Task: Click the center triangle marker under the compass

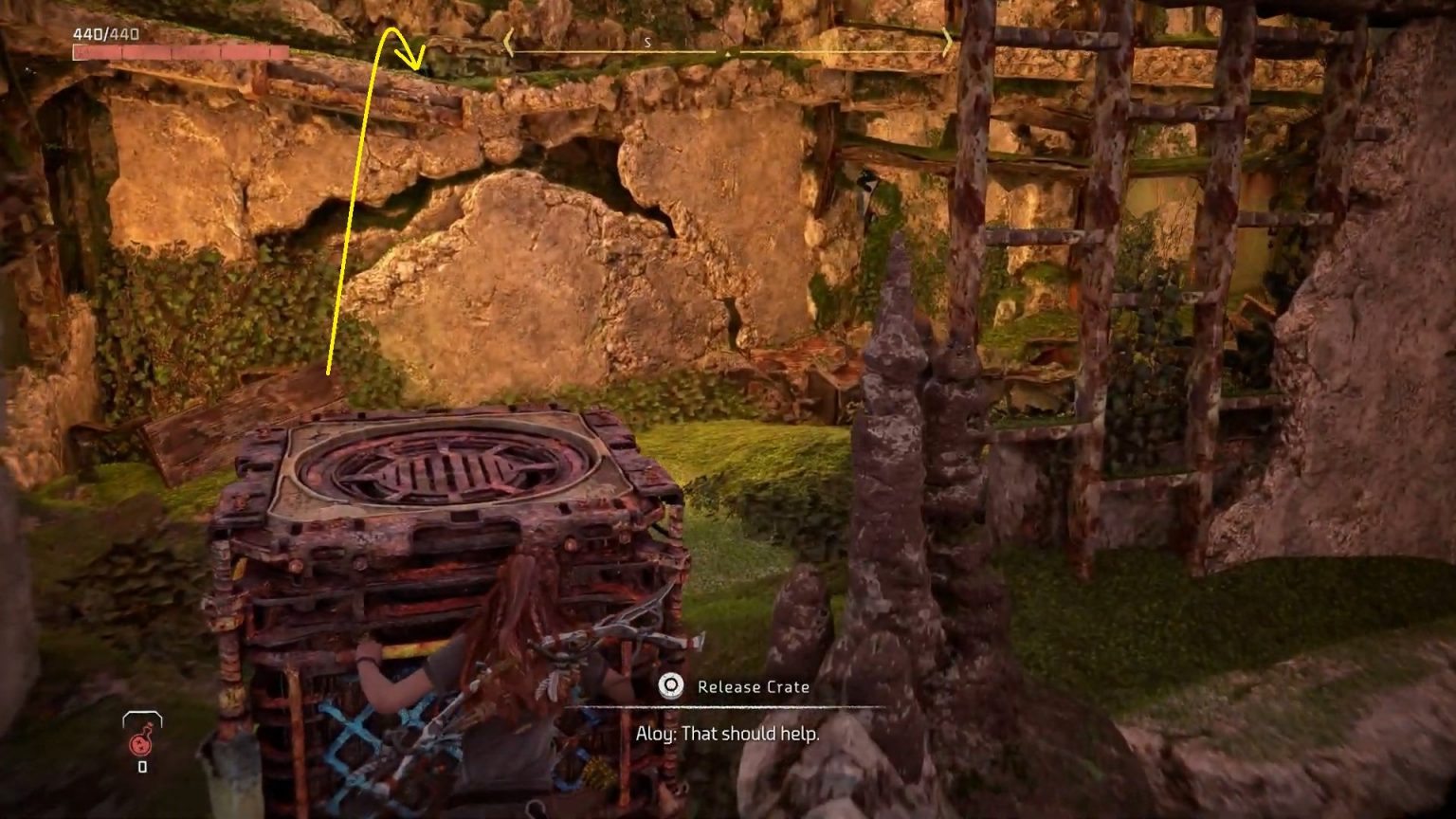Action: (728, 54)
